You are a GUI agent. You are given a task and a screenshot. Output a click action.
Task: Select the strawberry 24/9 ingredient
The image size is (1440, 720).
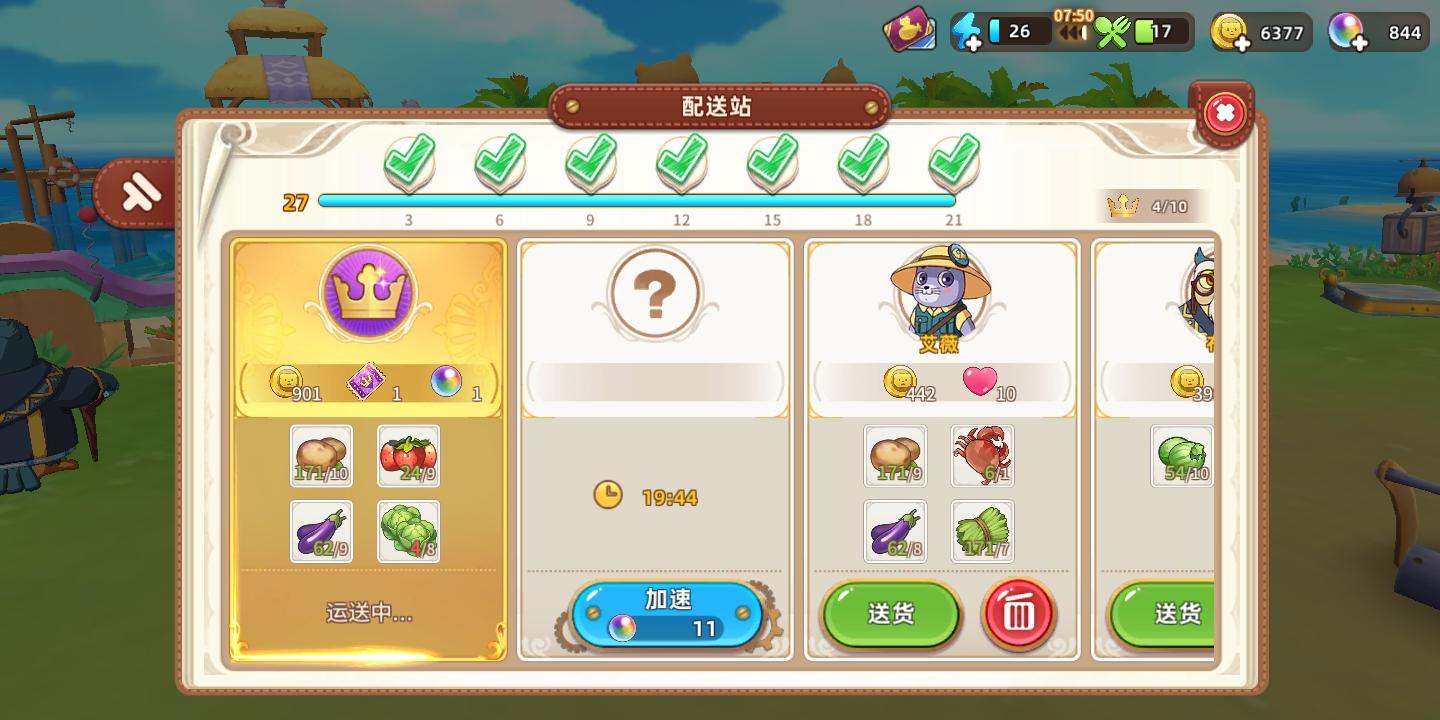pos(409,457)
